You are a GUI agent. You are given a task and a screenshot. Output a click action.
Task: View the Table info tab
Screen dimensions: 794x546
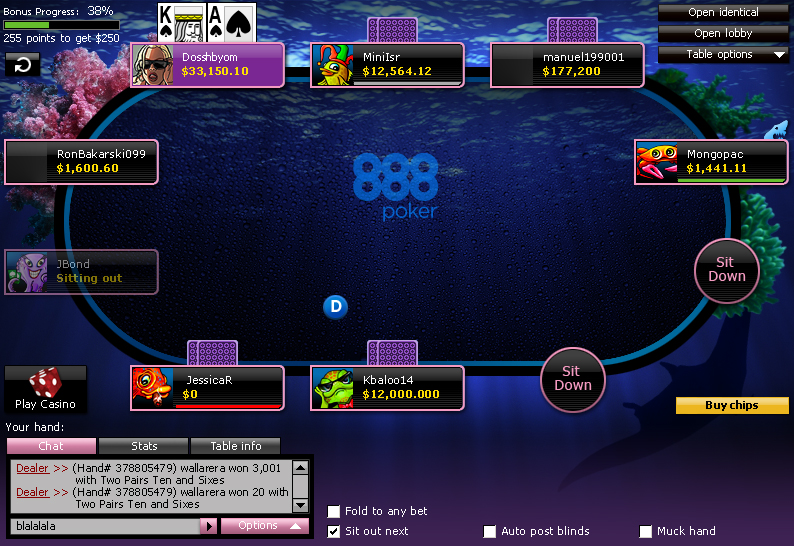(x=235, y=446)
